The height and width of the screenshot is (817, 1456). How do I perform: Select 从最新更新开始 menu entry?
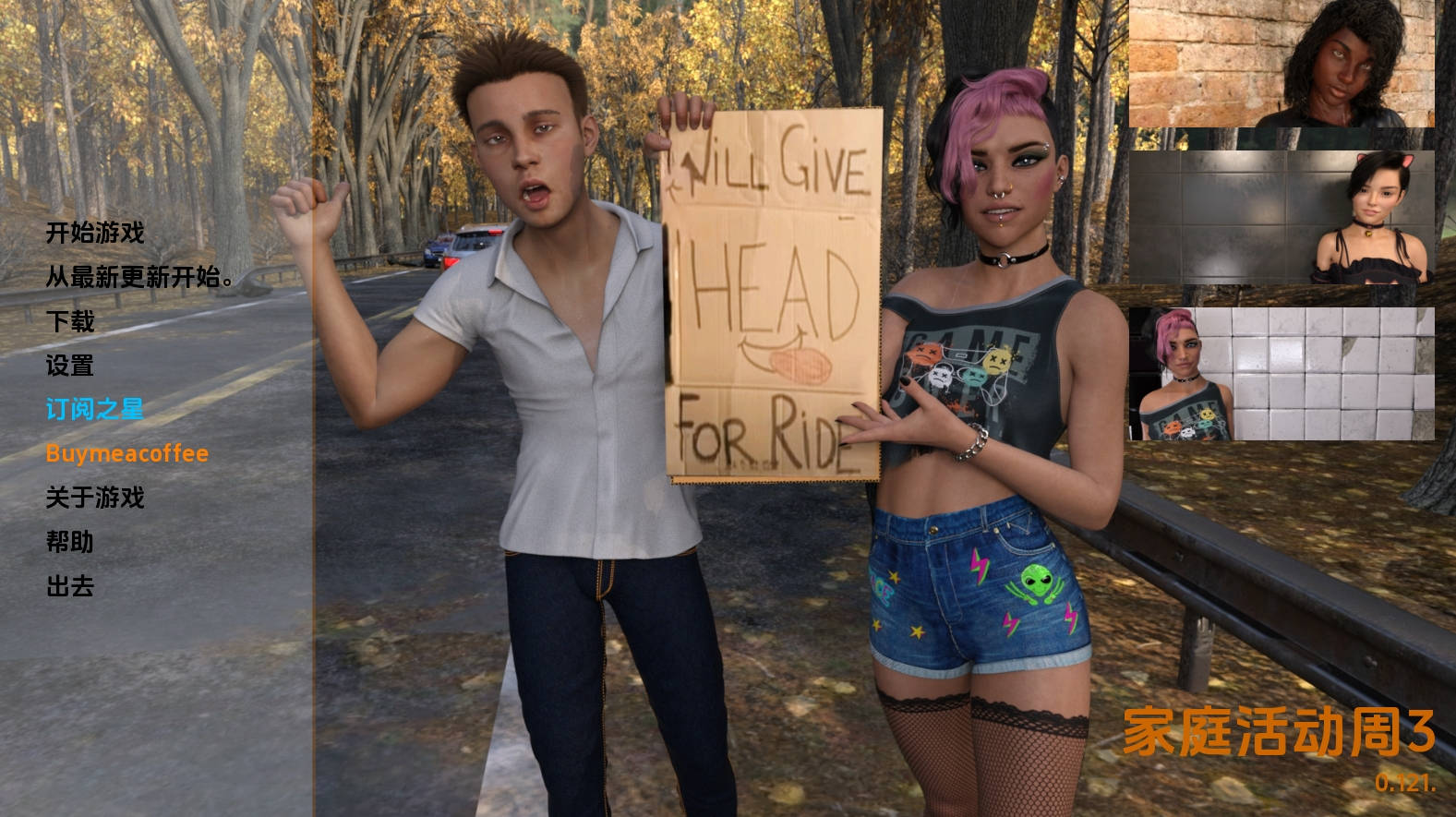[138, 277]
